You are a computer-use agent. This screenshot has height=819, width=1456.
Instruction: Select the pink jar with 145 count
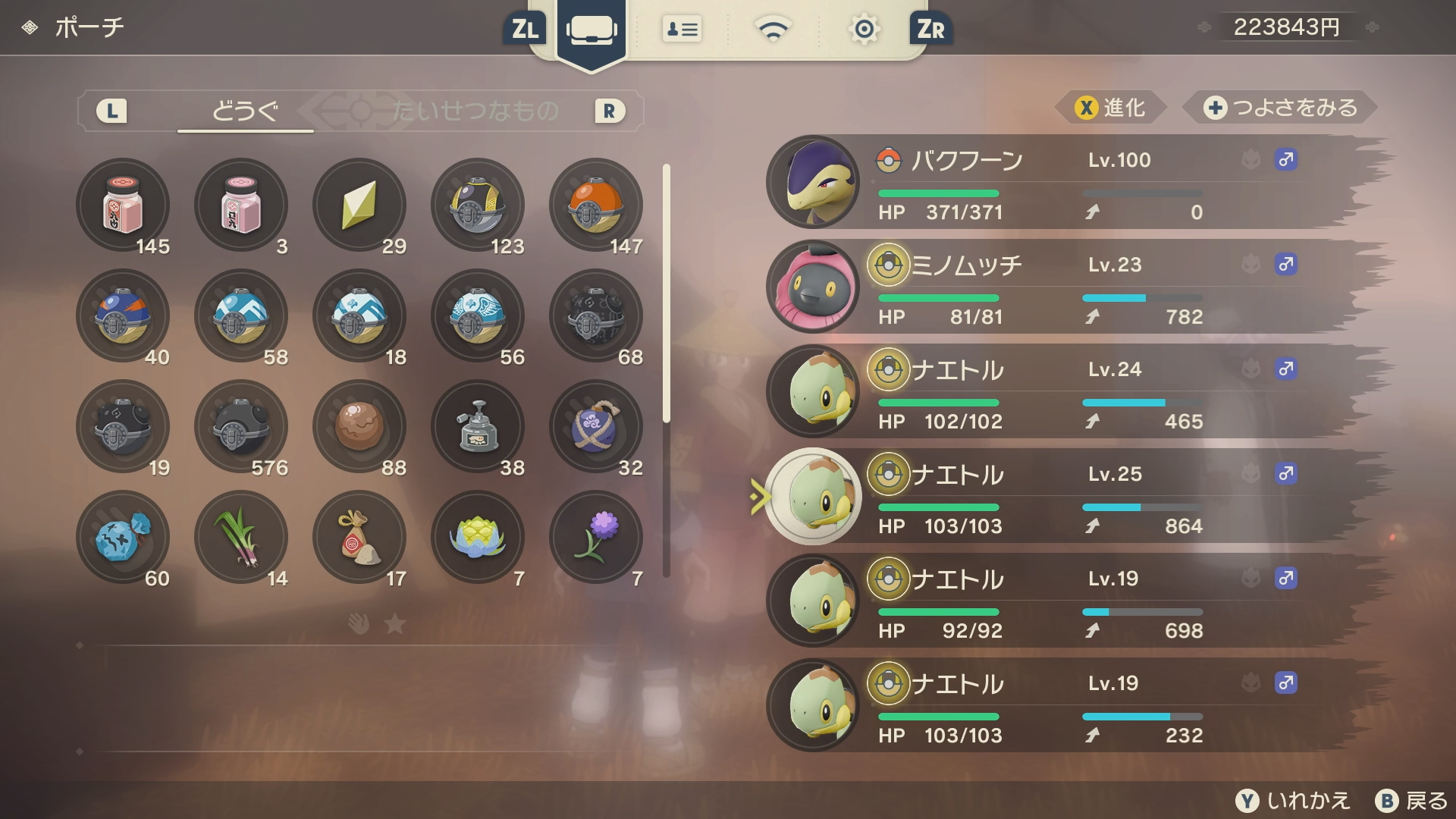pyautogui.click(x=123, y=205)
